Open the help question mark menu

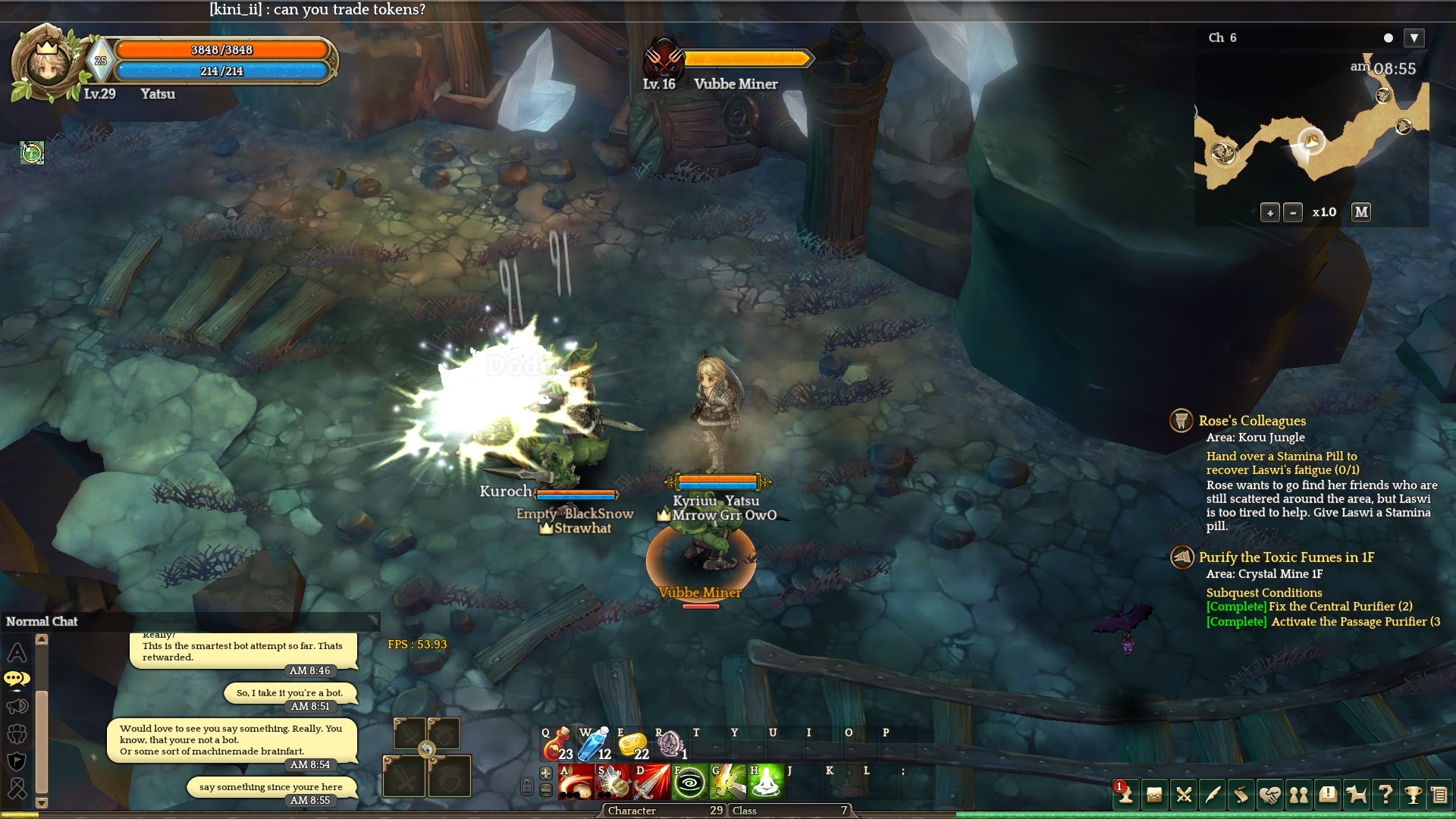tap(1385, 795)
